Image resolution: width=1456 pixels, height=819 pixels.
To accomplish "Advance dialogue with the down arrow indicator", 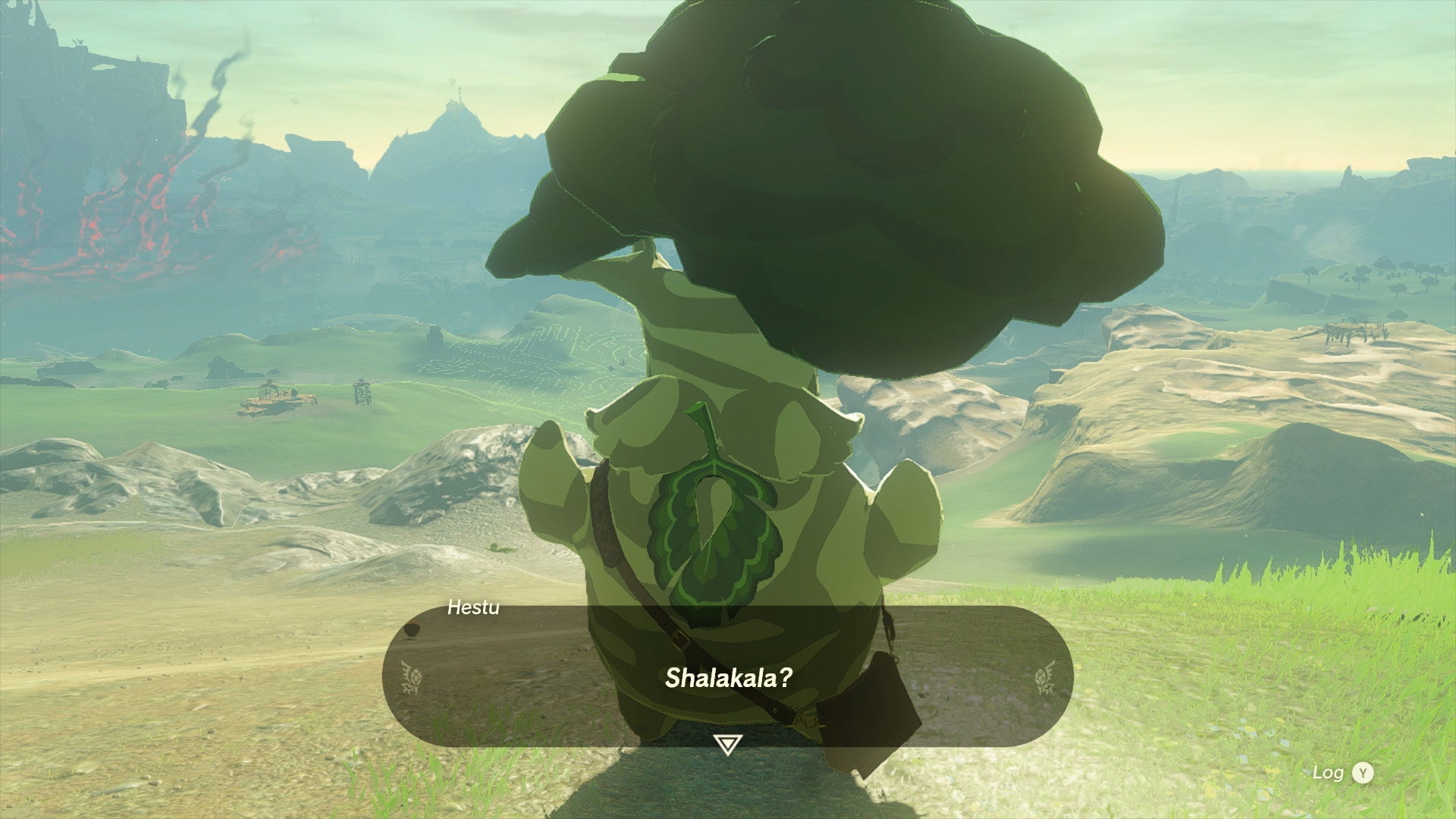I will [727, 745].
